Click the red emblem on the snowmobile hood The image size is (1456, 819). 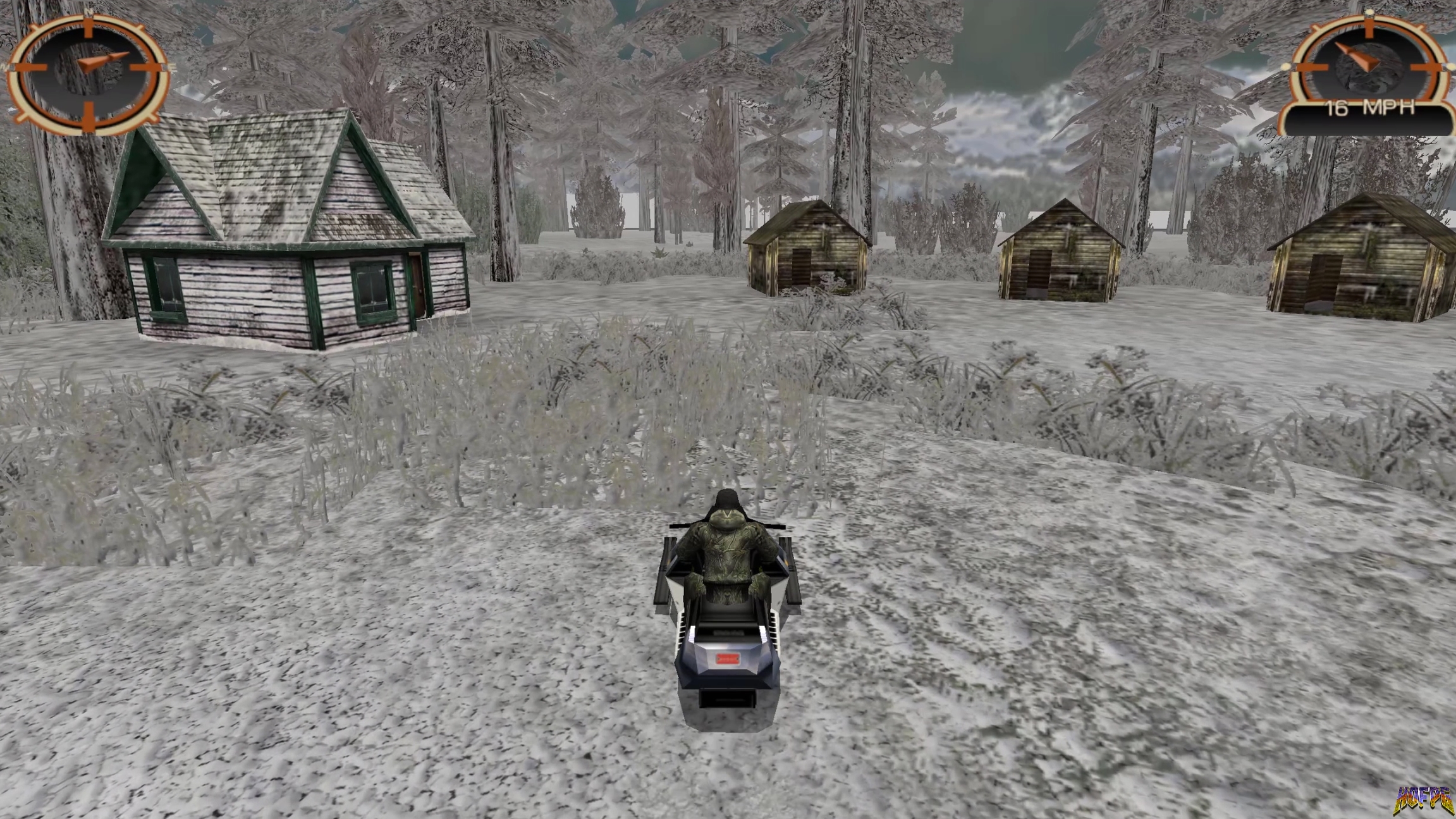(x=728, y=658)
